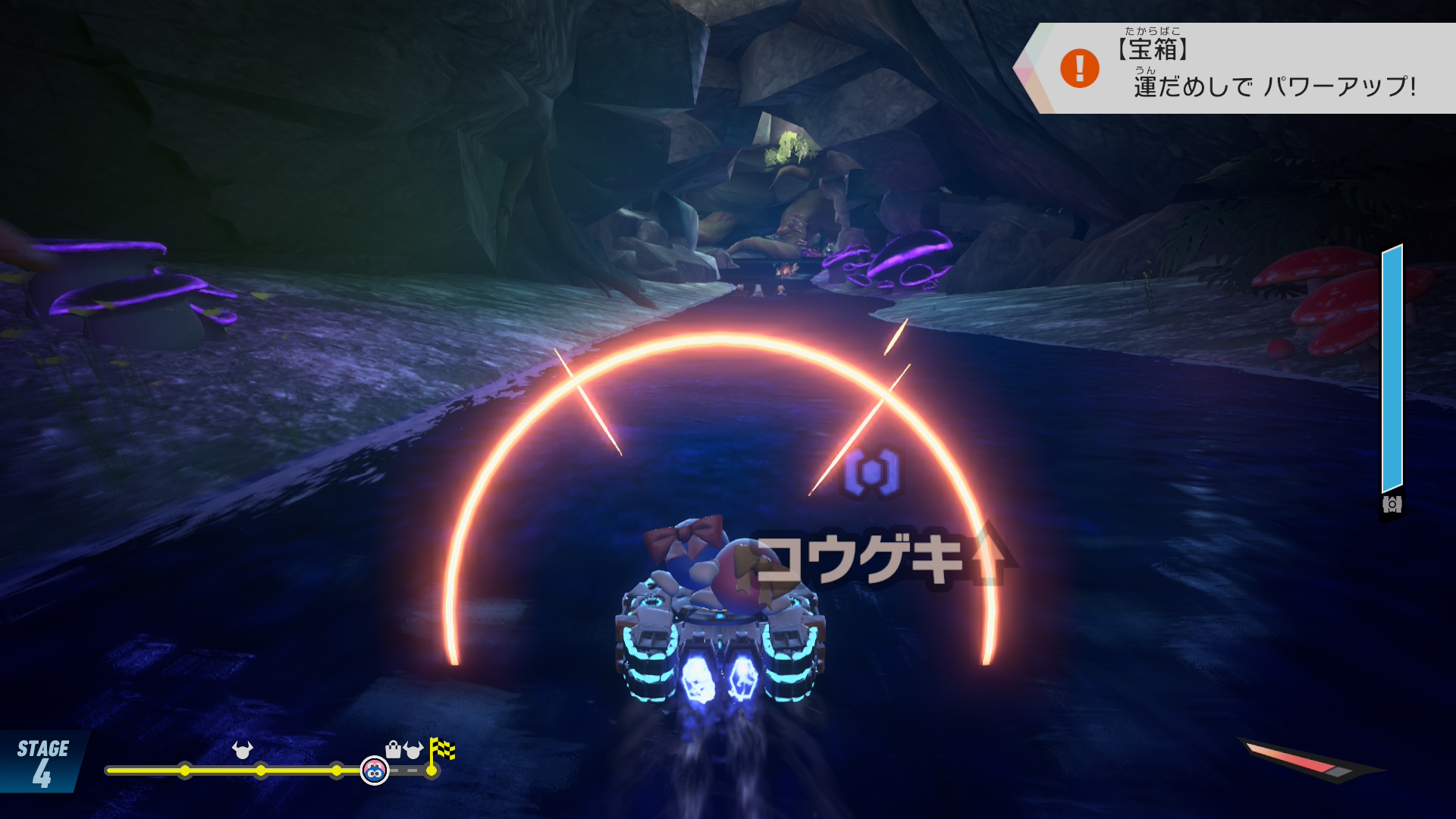Viewport: 1456px width, 819px height.
Task: Click the orange exclamation alert icon
Action: coord(1079,68)
